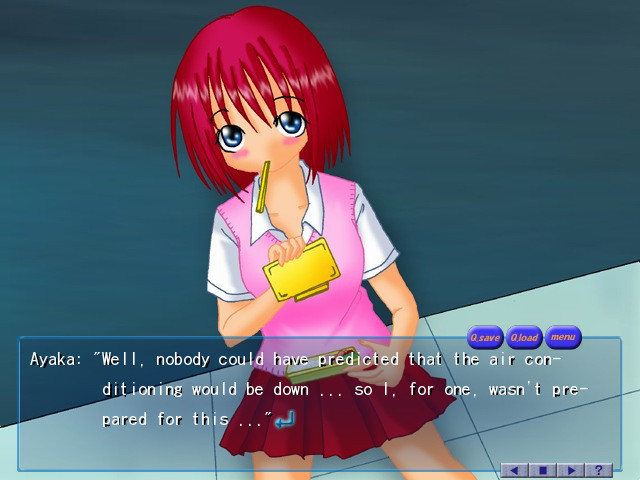The width and height of the screenshot is (640, 480).
Task: Open the game menu button
Action: [563, 337]
